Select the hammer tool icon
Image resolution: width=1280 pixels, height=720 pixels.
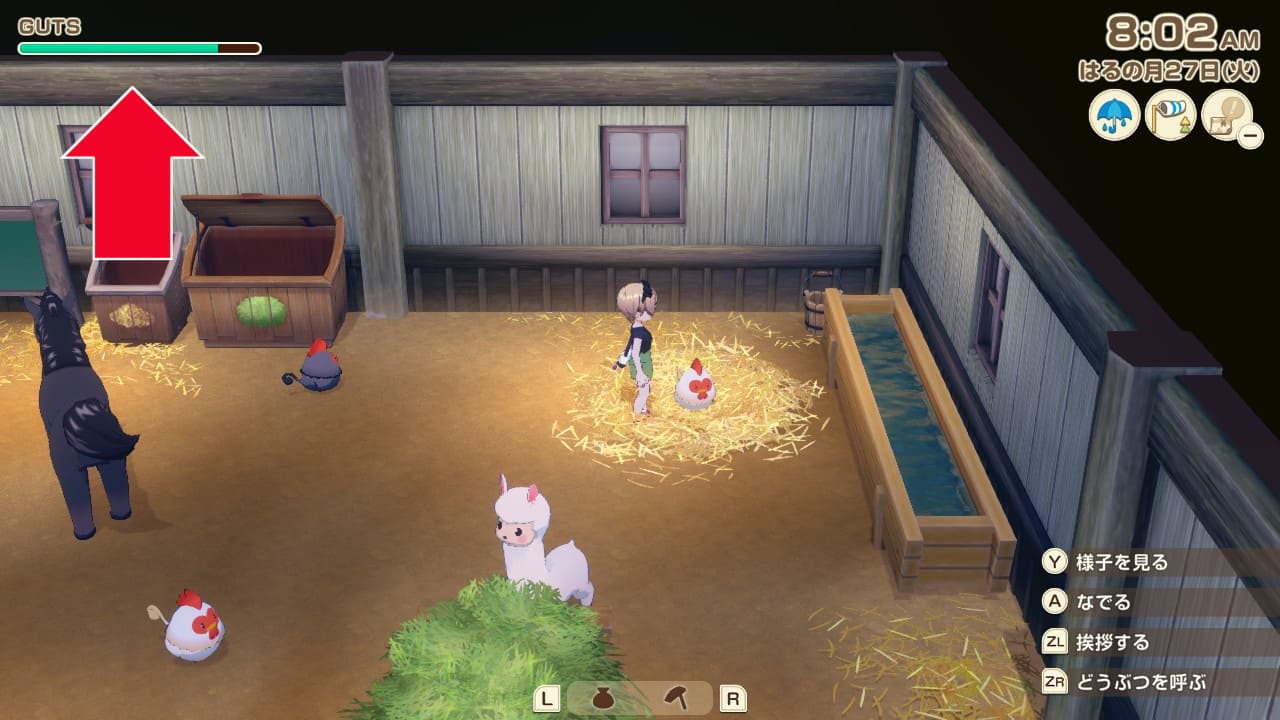(x=676, y=698)
